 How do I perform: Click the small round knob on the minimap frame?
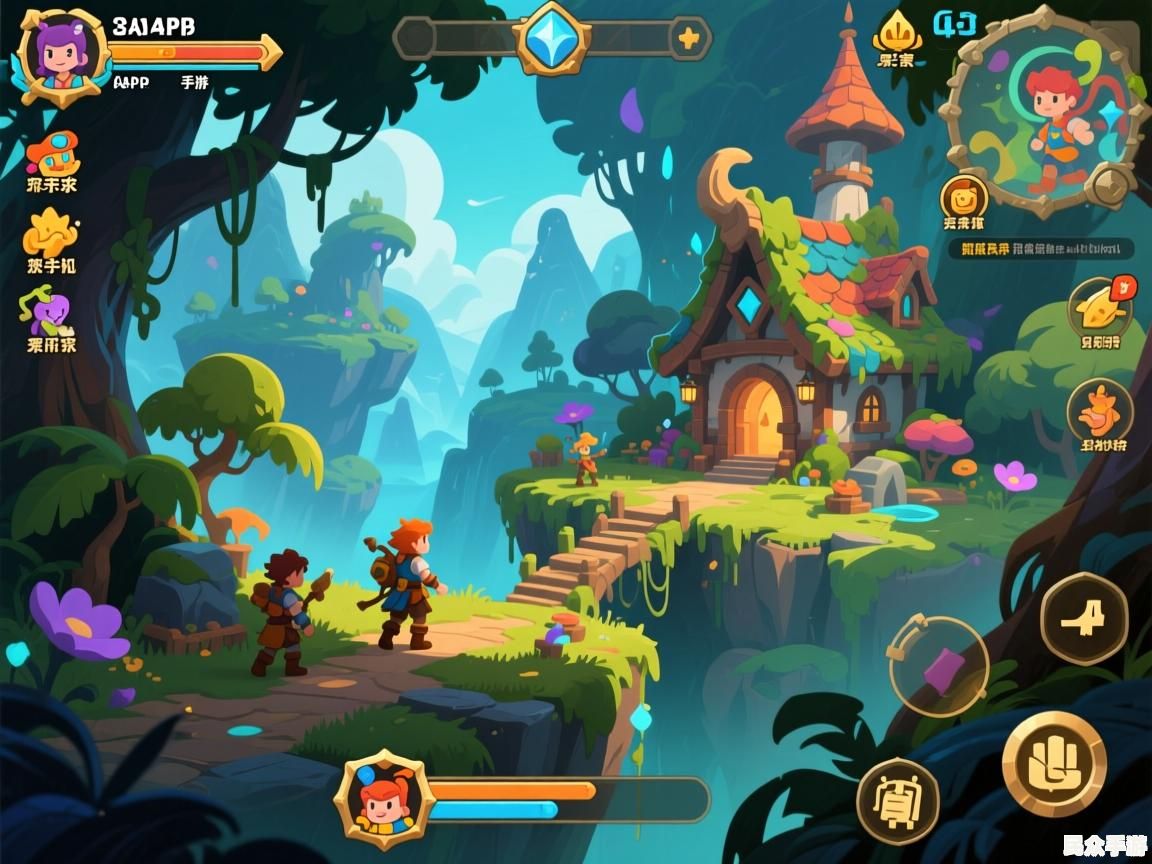pyautogui.click(x=1110, y=185)
